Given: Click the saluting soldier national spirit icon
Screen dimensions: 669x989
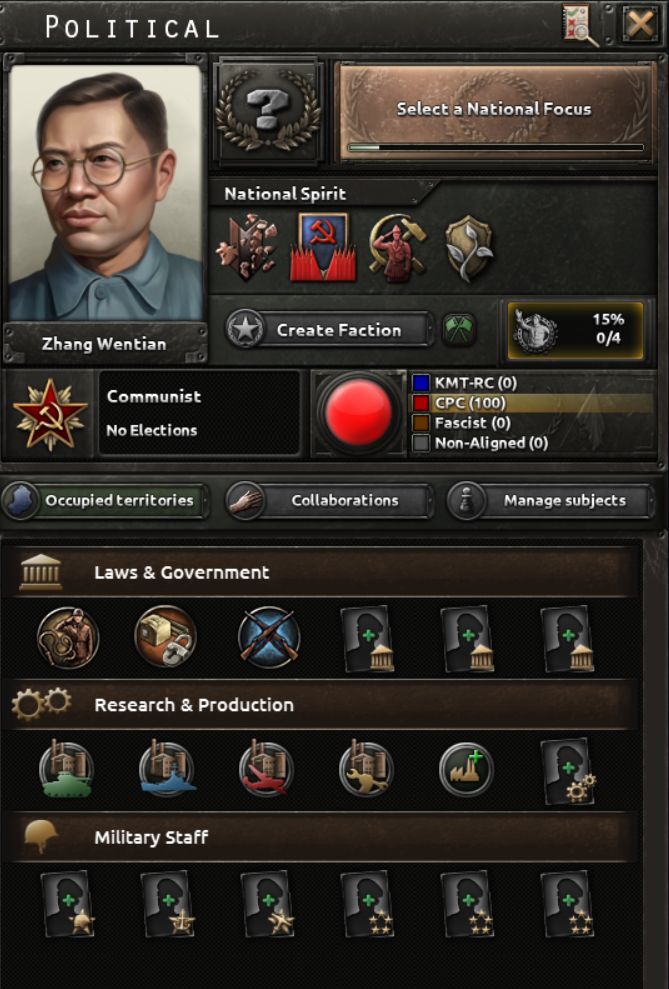Looking at the screenshot, I should click(397, 246).
